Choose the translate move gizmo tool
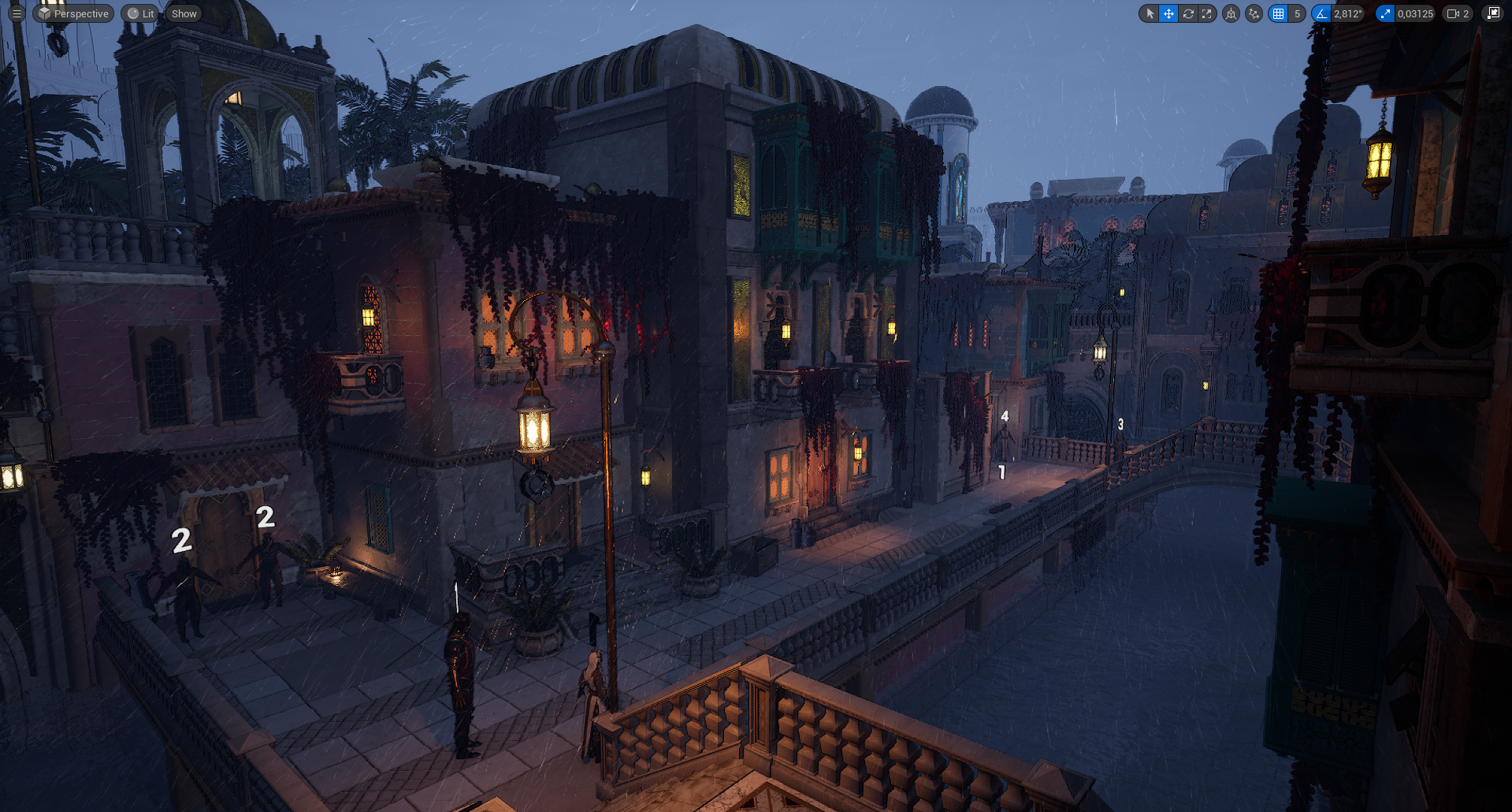The image size is (1512, 812). 1168,13
